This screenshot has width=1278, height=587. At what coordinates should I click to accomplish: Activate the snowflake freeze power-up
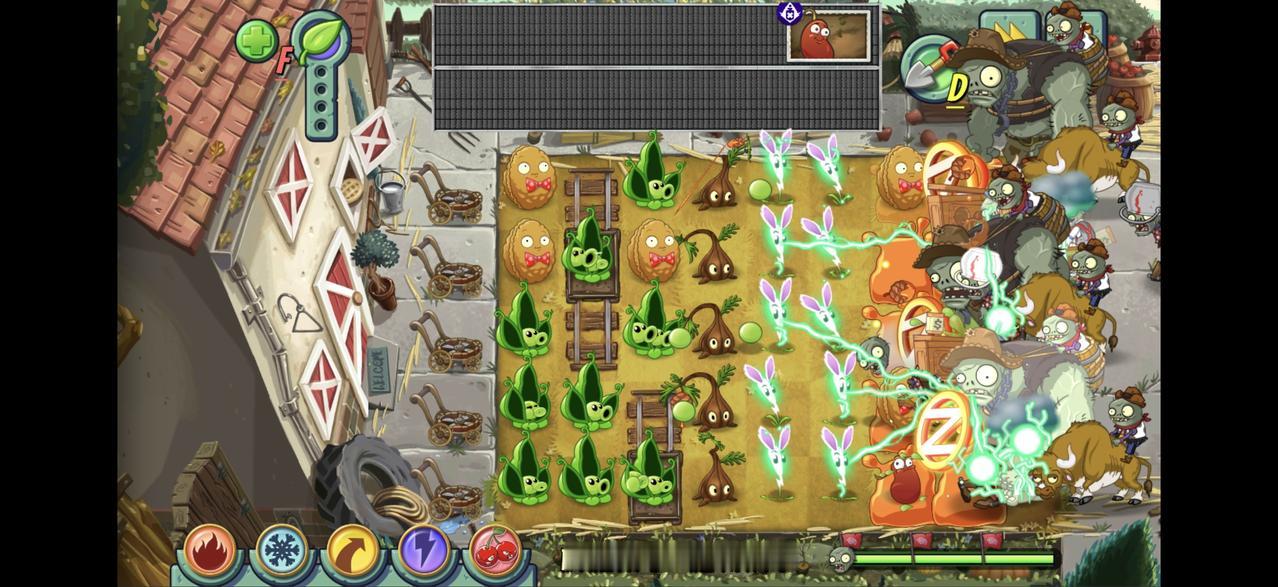coord(283,550)
